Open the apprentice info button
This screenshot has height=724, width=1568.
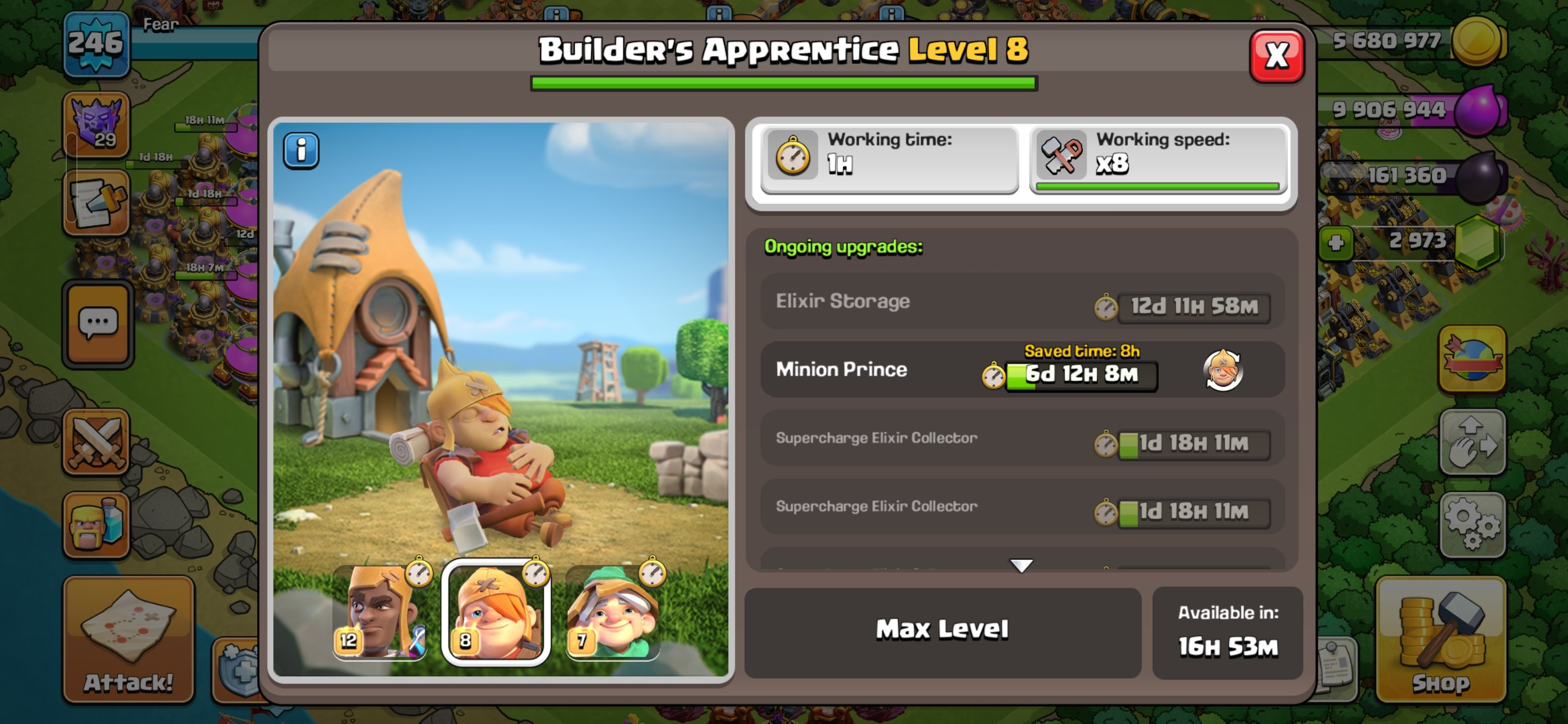coord(301,150)
